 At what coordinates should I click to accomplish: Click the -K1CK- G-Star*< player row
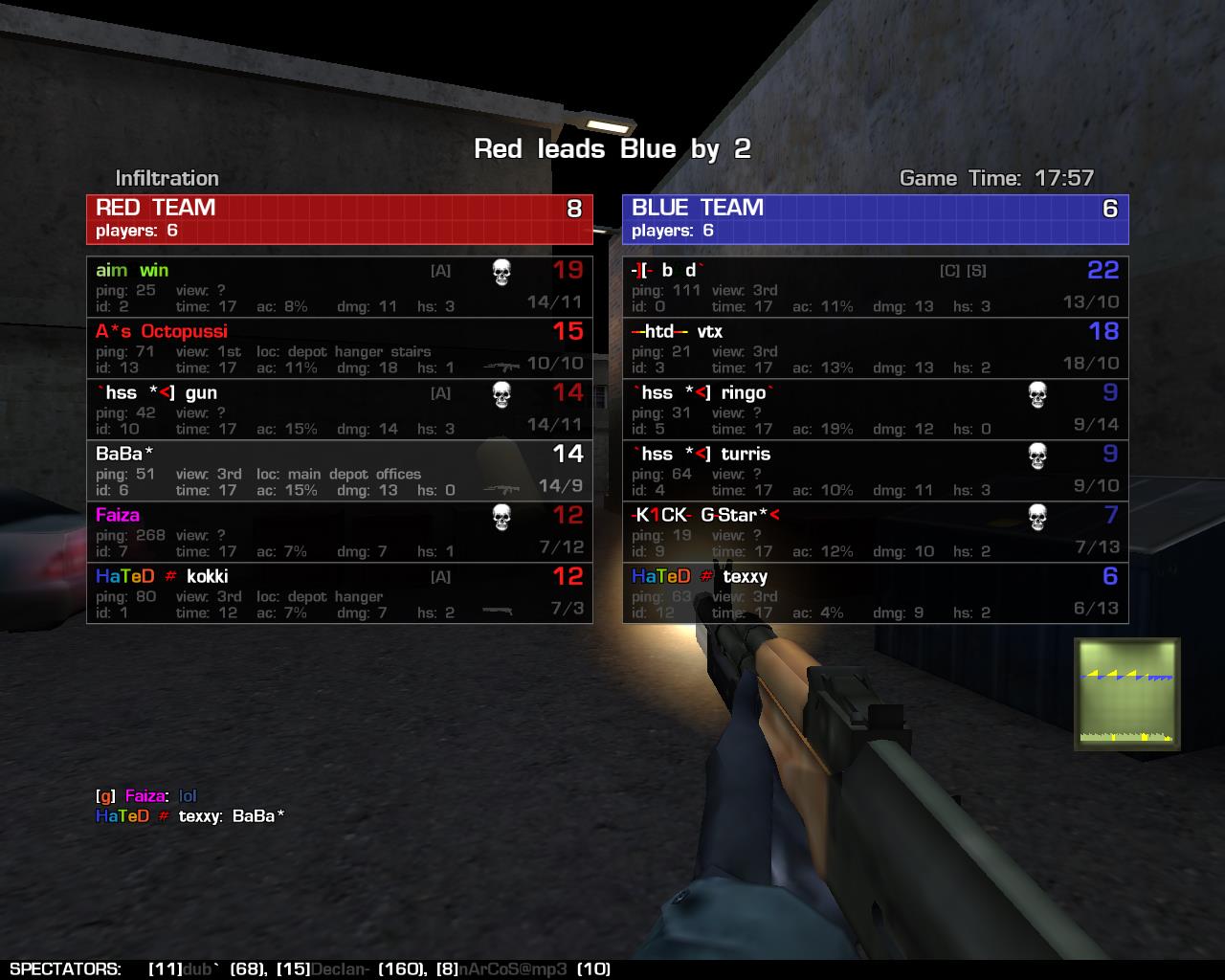pos(875,532)
